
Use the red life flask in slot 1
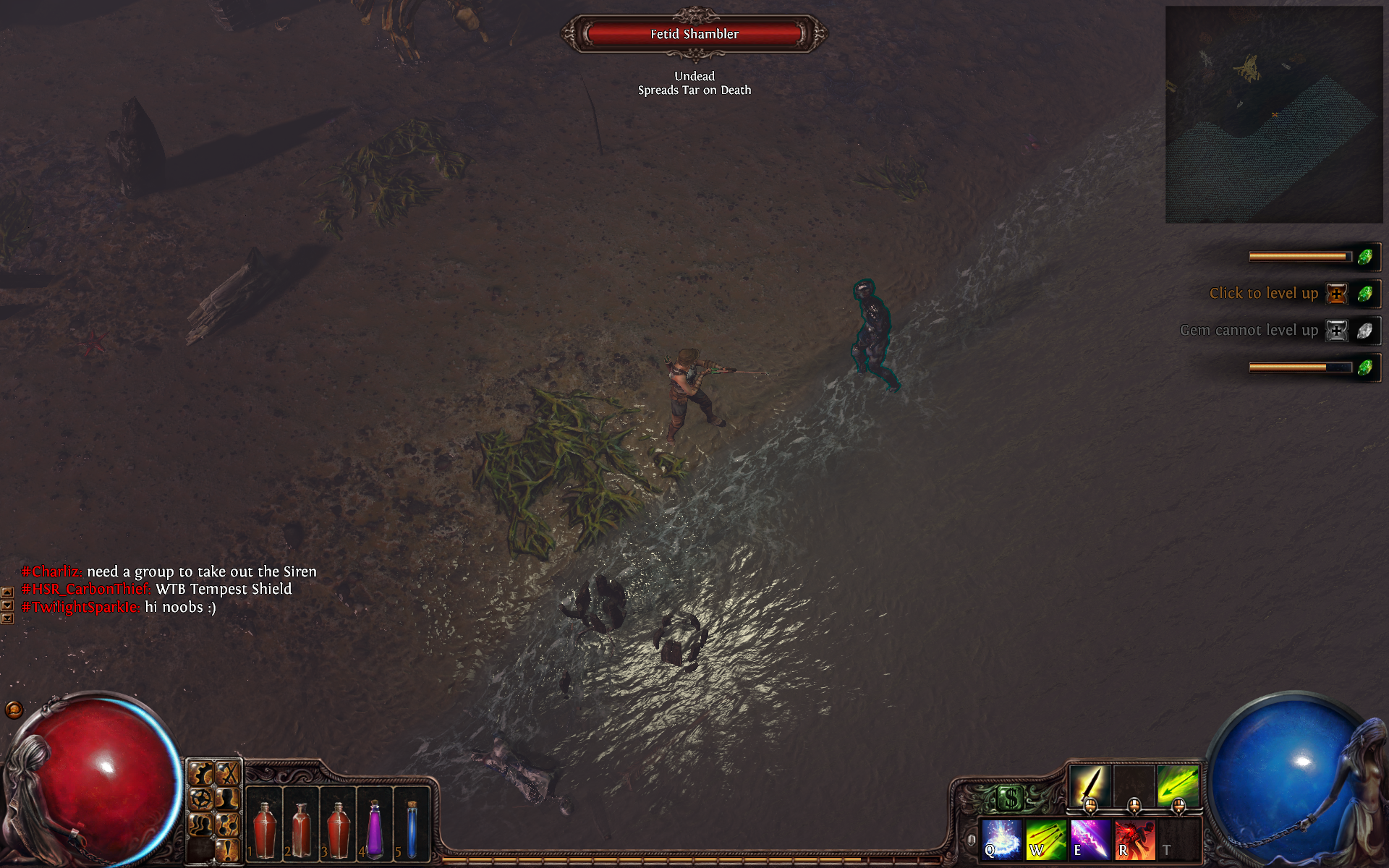tap(265, 829)
